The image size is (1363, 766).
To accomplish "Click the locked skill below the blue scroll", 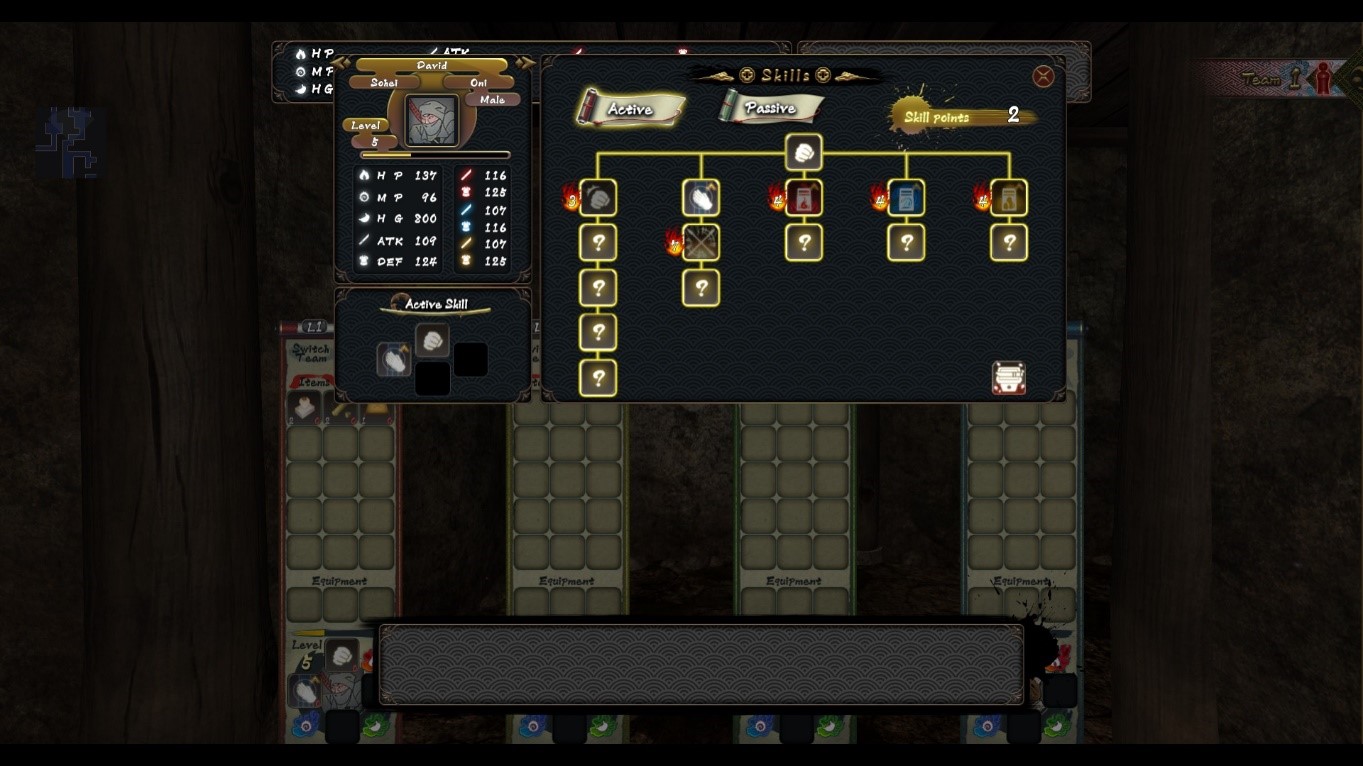I will pyautogui.click(x=906, y=243).
